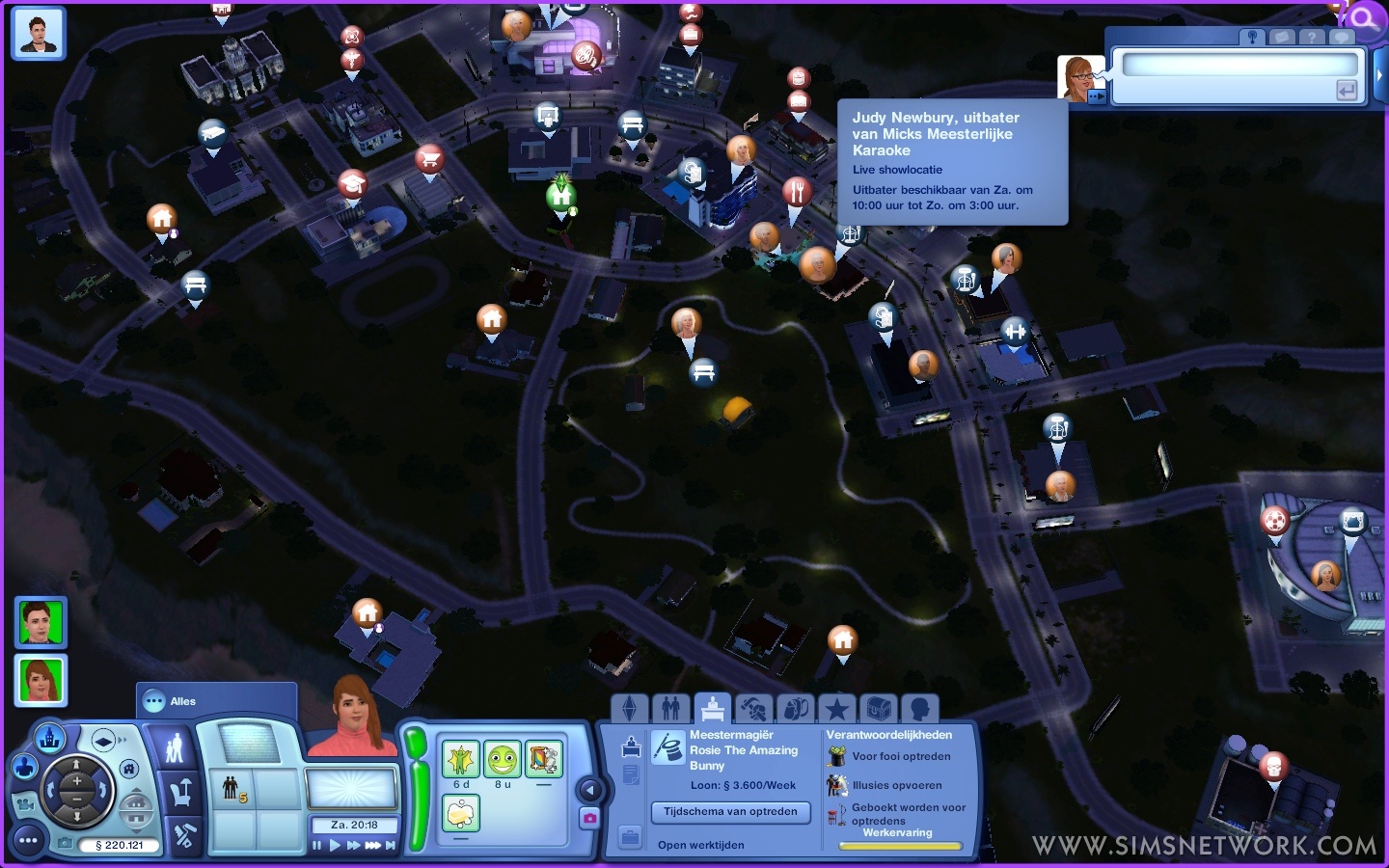The height and width of the screenshot is (868, 1389).
Task: Click the social message text field
Action: coord(1239,65)
